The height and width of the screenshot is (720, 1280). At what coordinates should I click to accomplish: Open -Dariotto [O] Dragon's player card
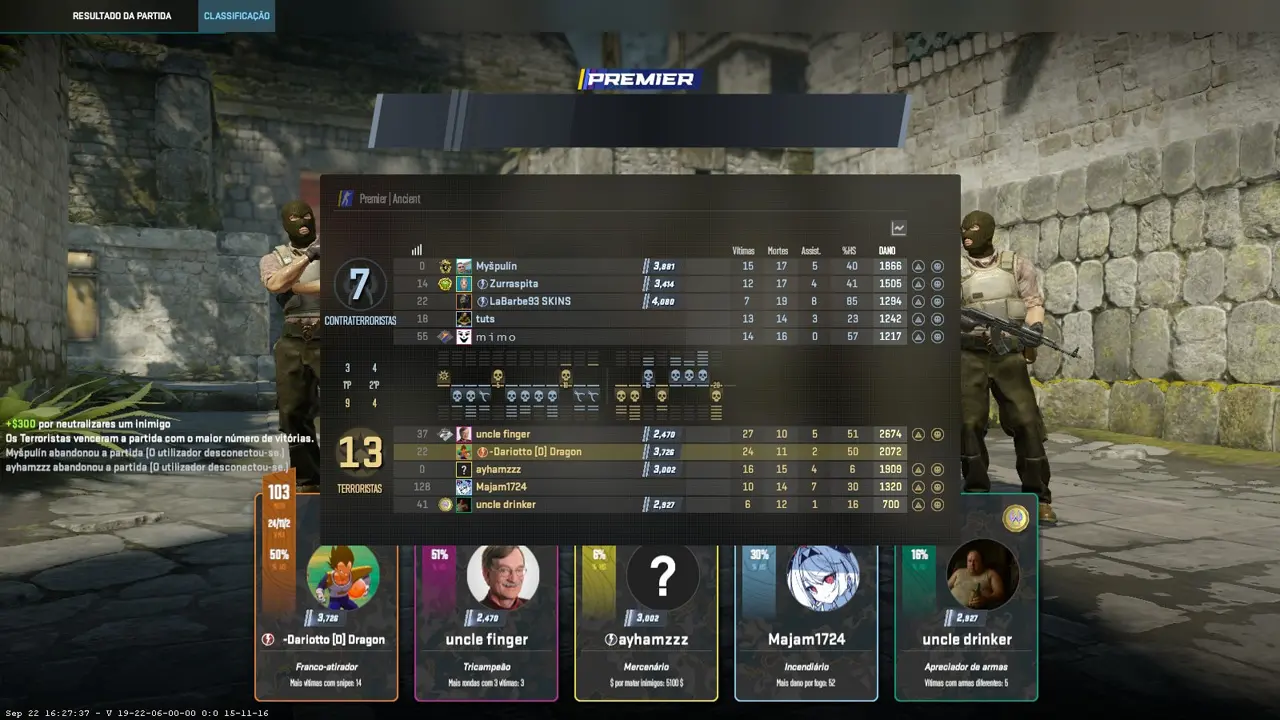[326, 610]
